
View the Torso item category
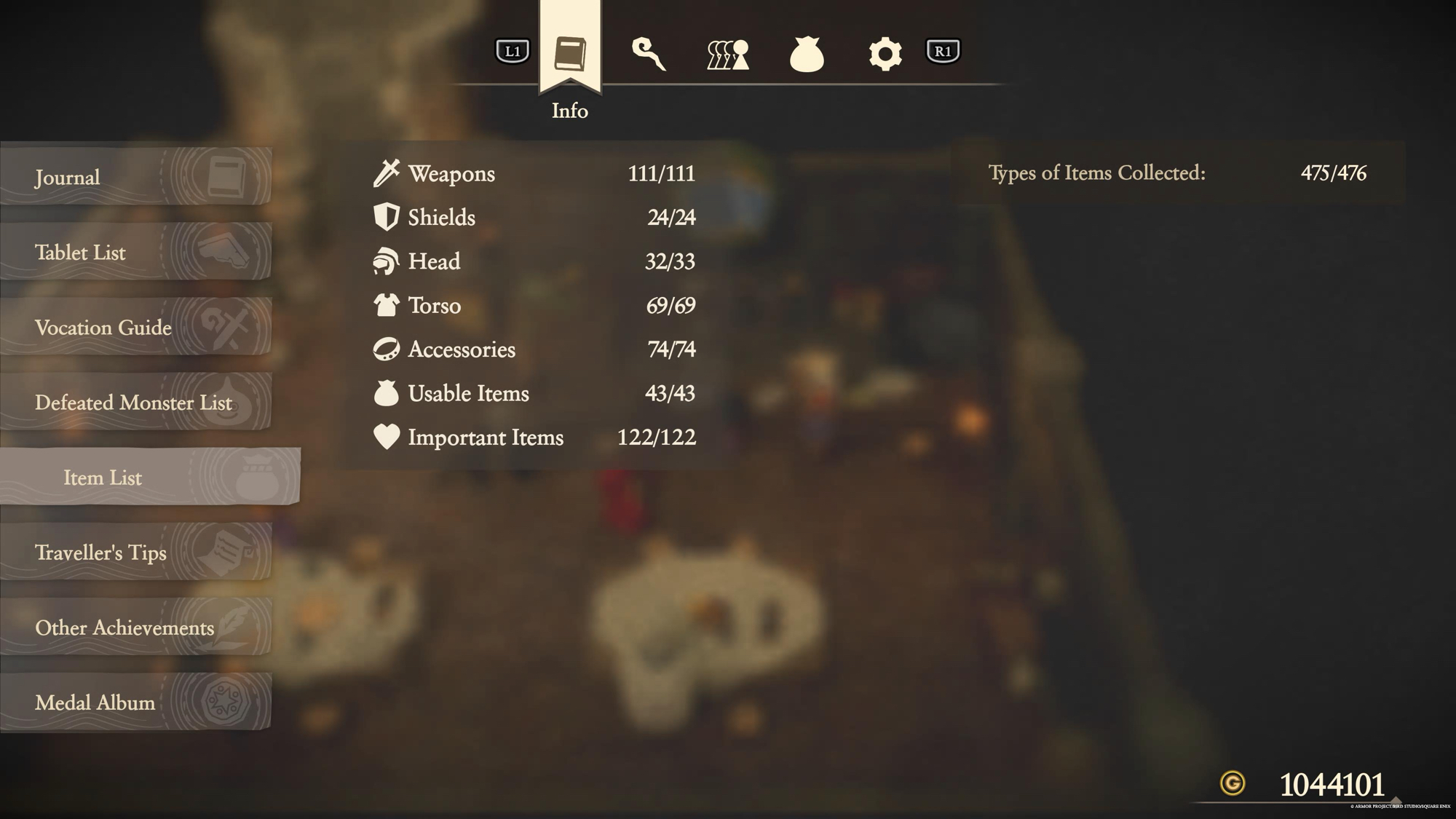click(534, 305)
